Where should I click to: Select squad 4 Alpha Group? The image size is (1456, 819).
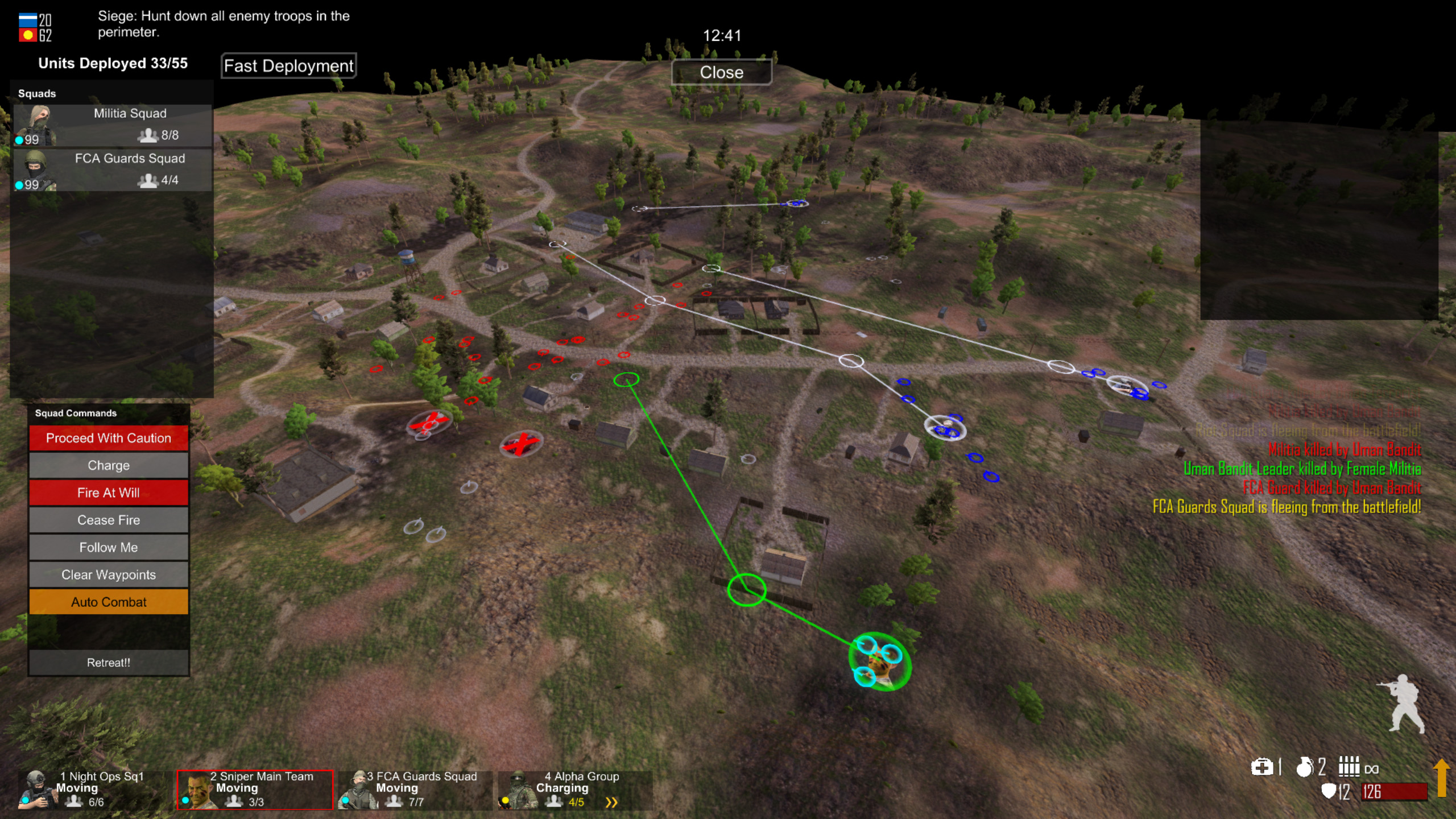[574, 789]
